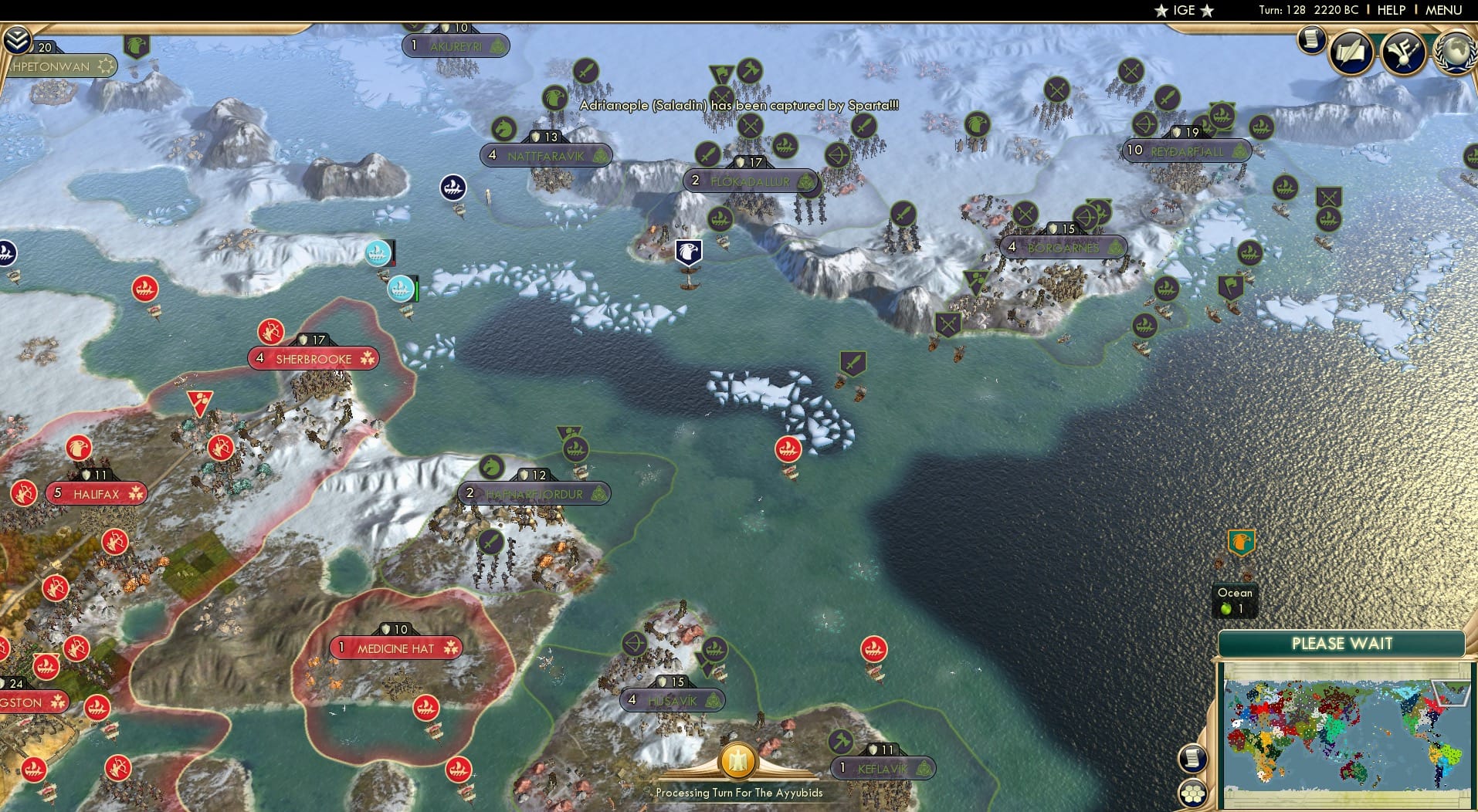Image resolution: width=1478 pixels, height=812 pixels.
Task: Open the Sherbrooke city banner
Action: [x=314, y=358]
